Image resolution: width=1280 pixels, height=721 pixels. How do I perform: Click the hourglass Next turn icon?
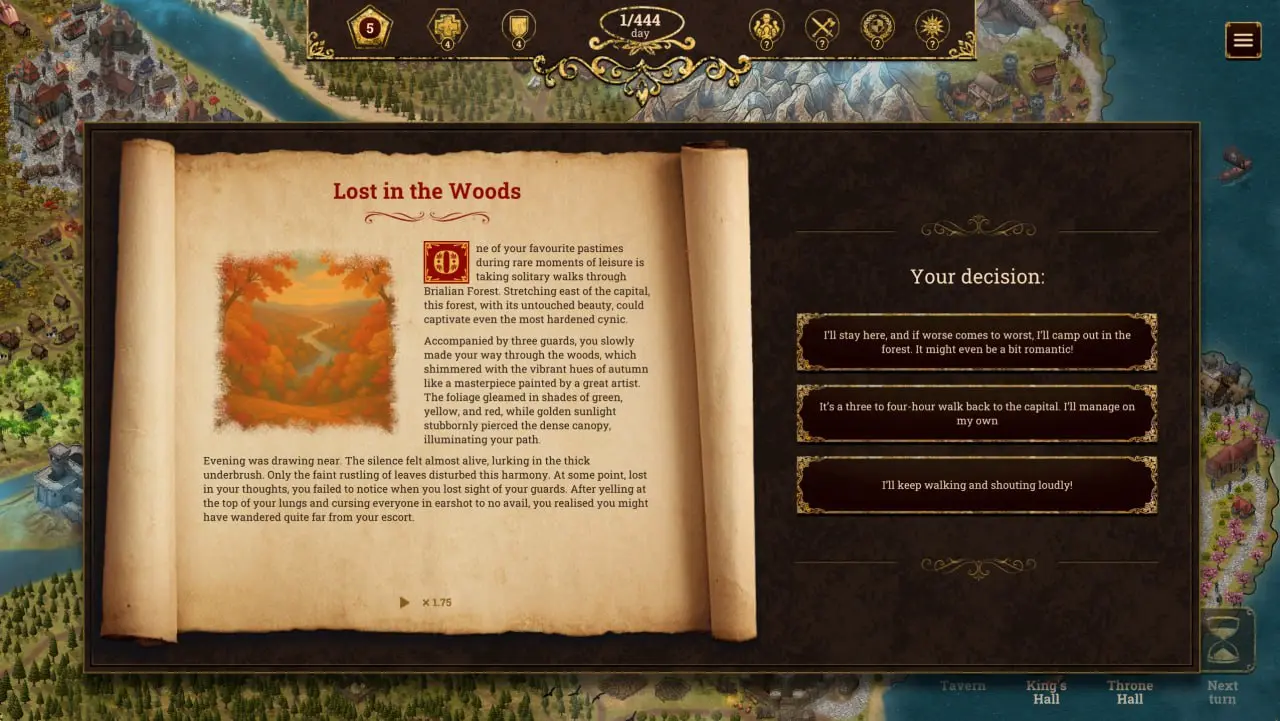[x=1223, y=647]
